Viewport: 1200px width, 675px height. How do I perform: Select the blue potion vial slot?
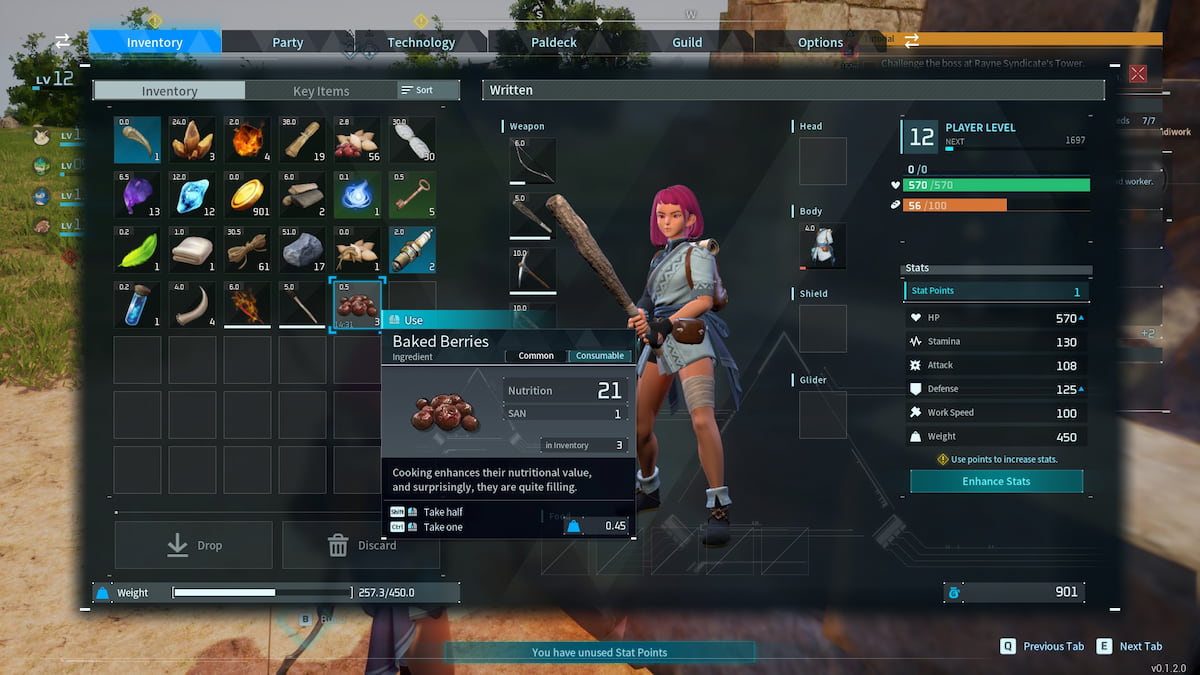(x=137, y=305)
